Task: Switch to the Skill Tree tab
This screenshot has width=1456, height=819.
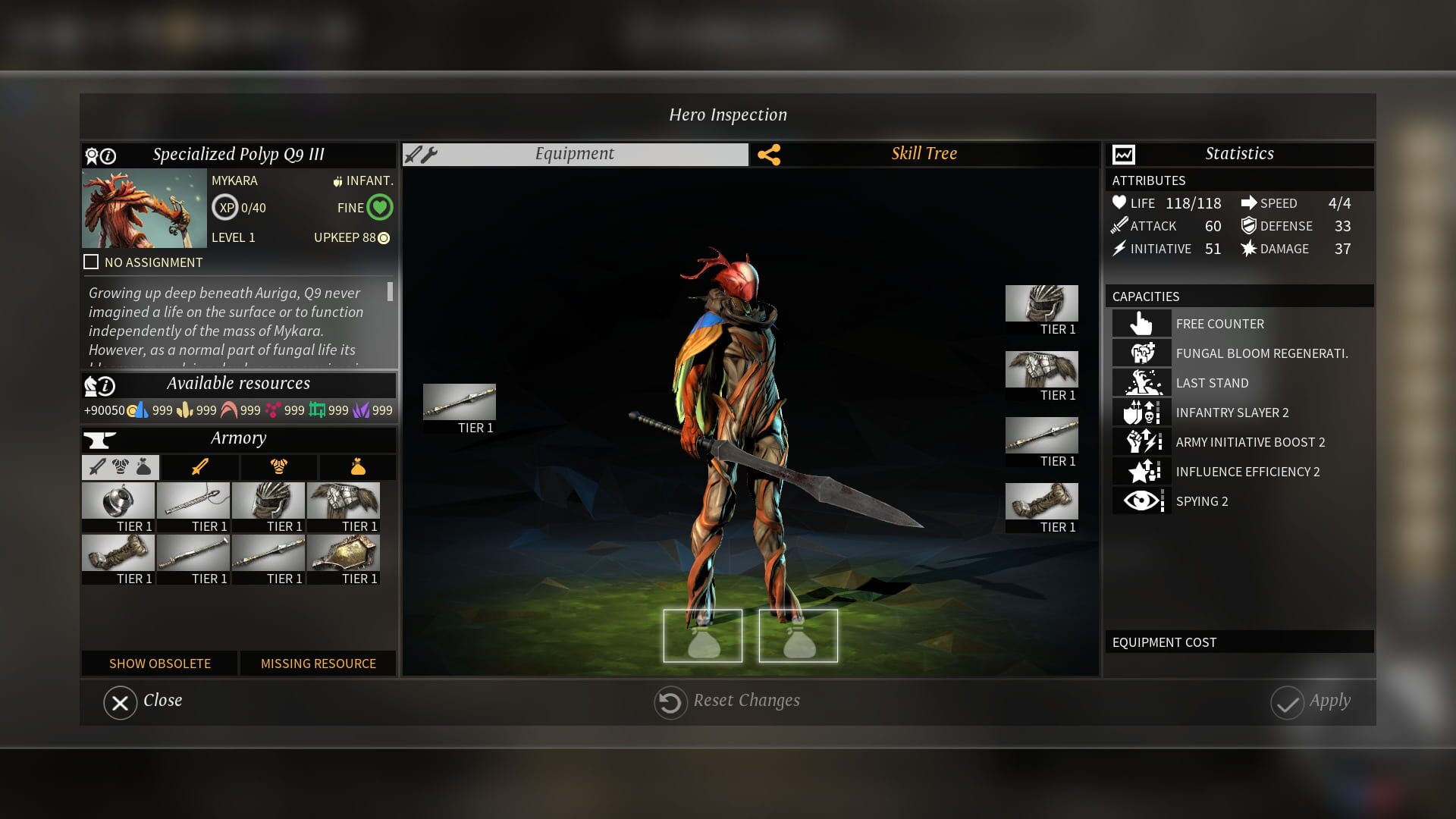Action: point(924,153)
